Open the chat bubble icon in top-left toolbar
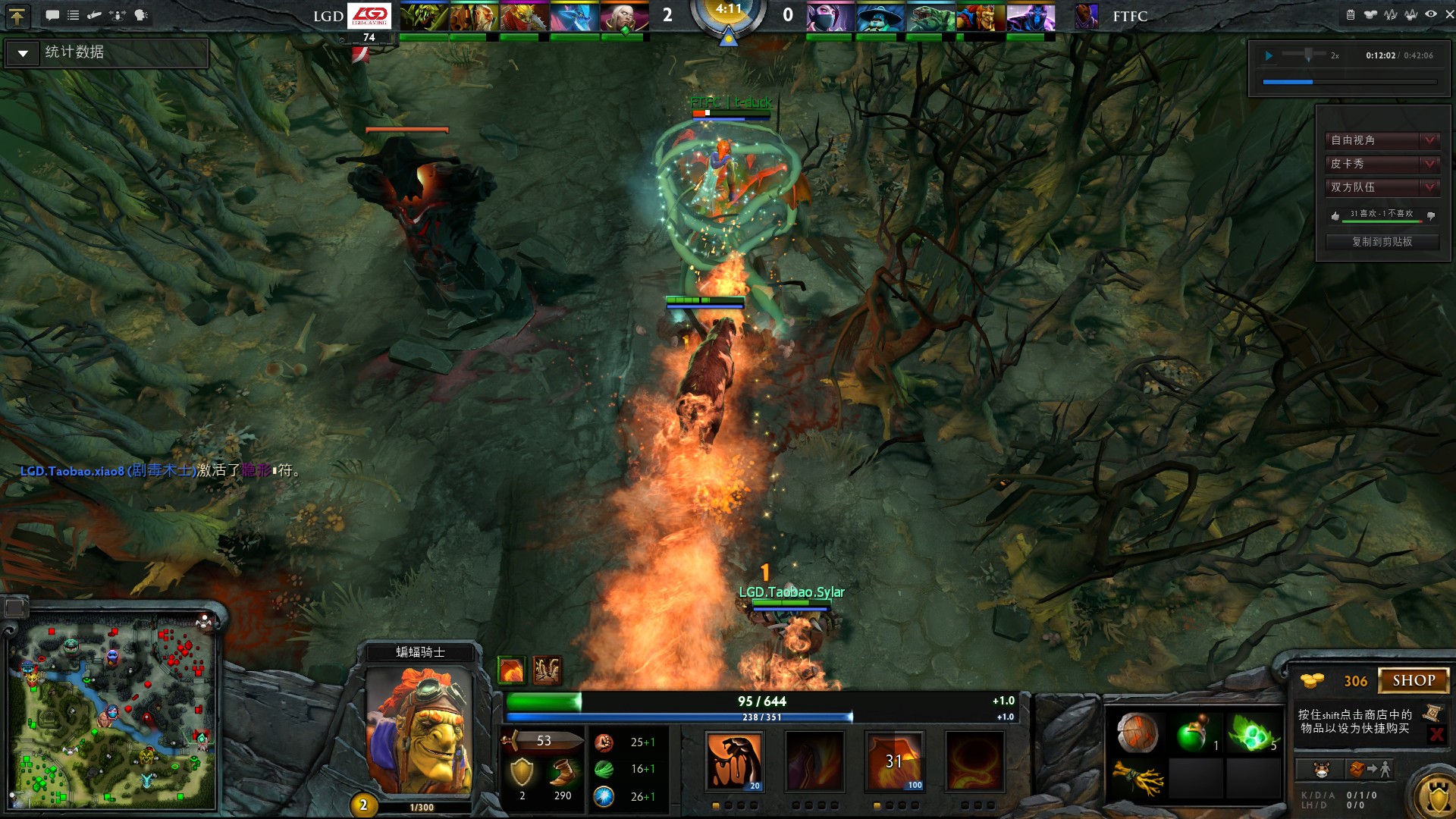Viewport: 1456px width, 819px height. click(x=52, y=14)
